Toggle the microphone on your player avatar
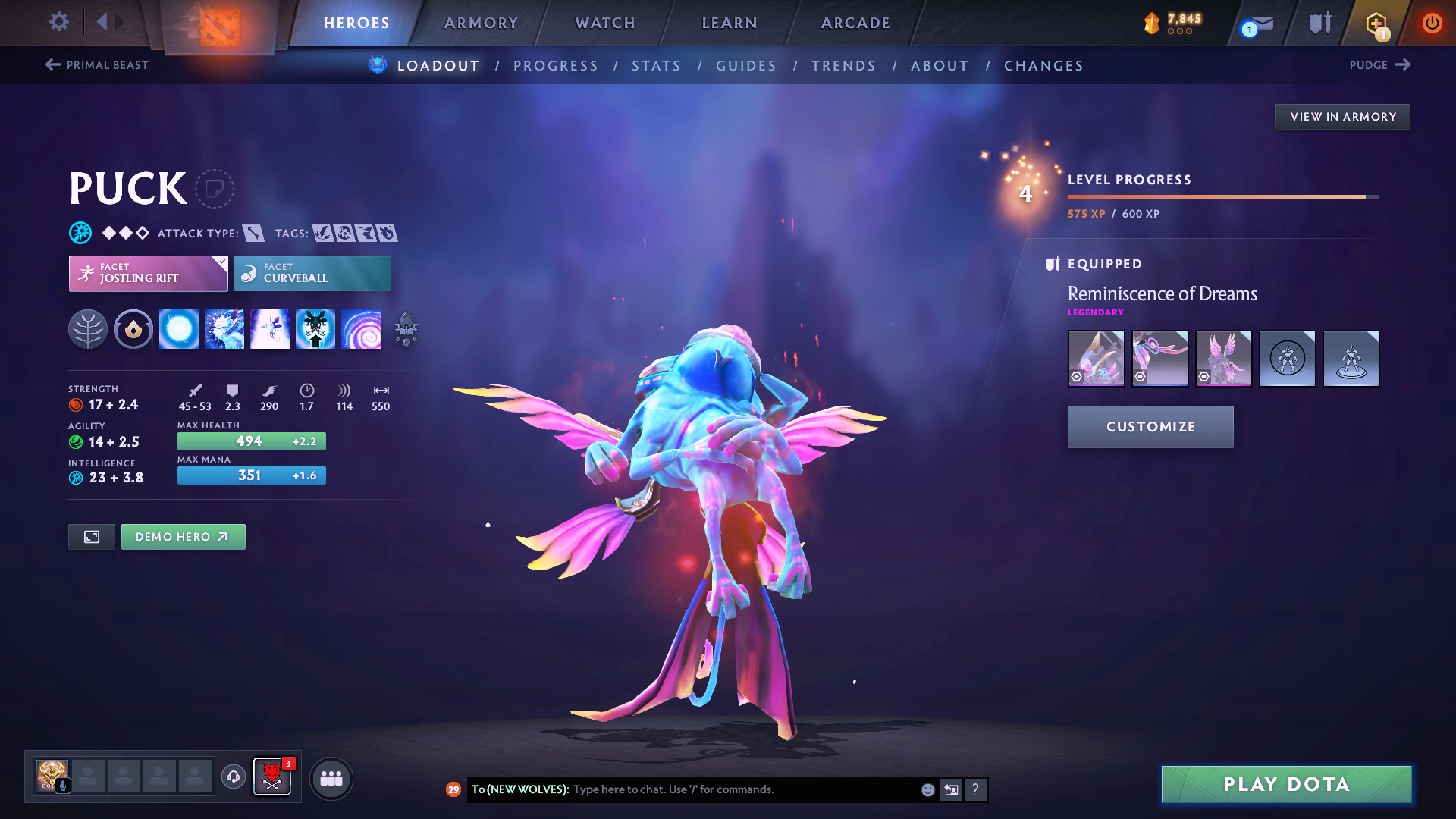 (63, 786)
